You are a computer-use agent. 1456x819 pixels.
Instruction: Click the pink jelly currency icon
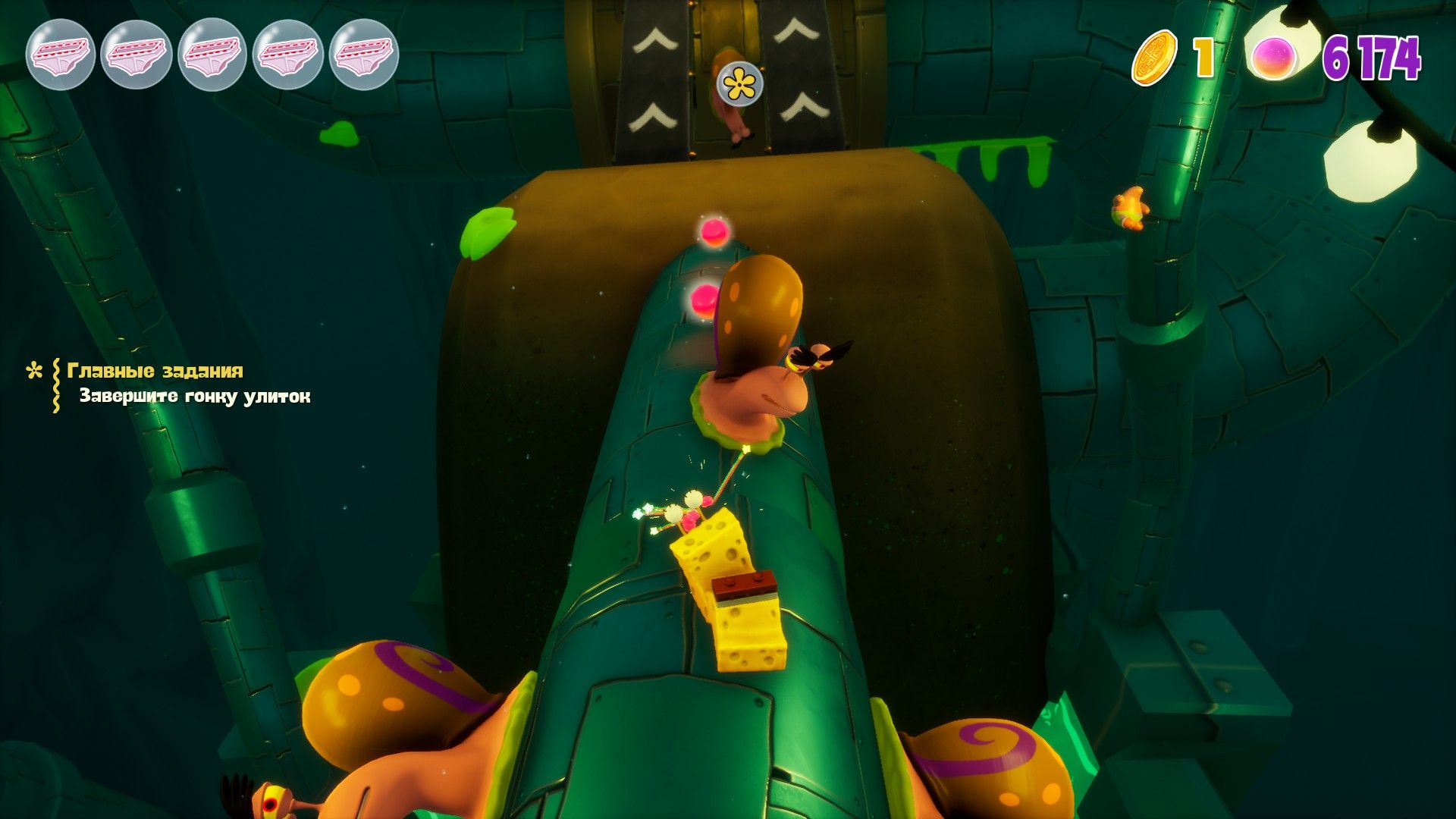coord(1274,58)
